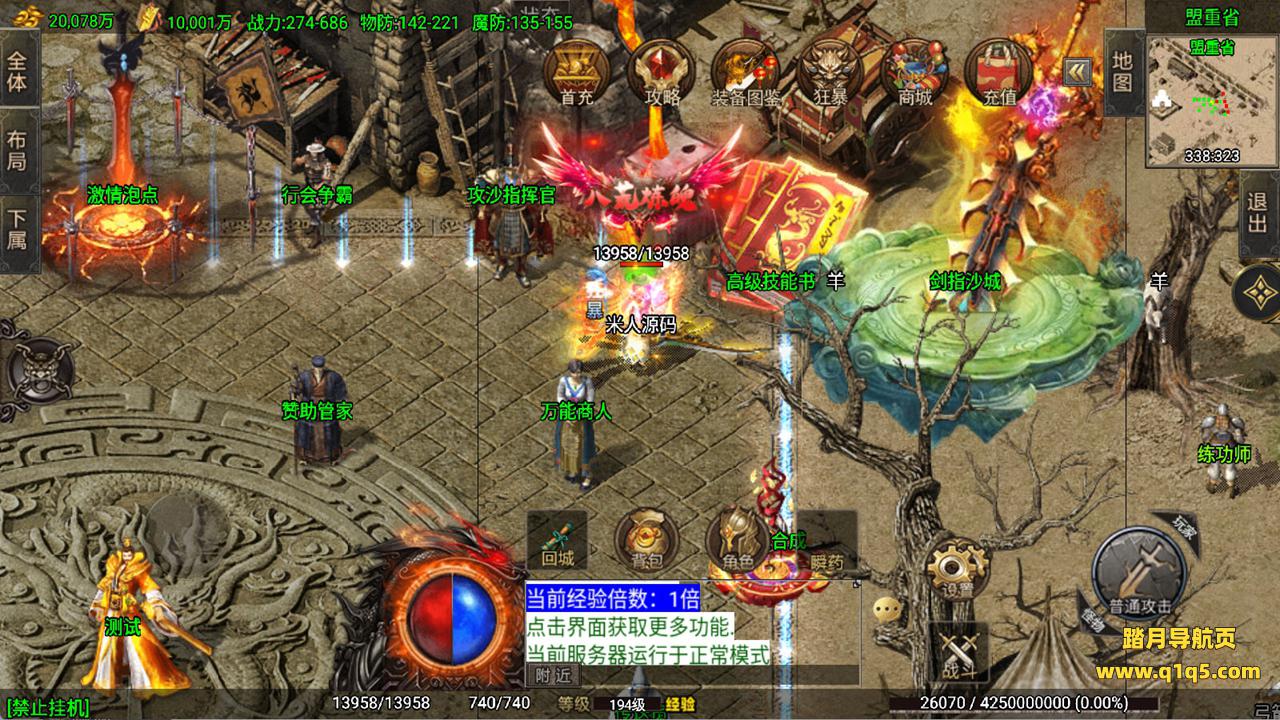
Task: Switch to the 全体 tab
Action: tap(18, 70)
